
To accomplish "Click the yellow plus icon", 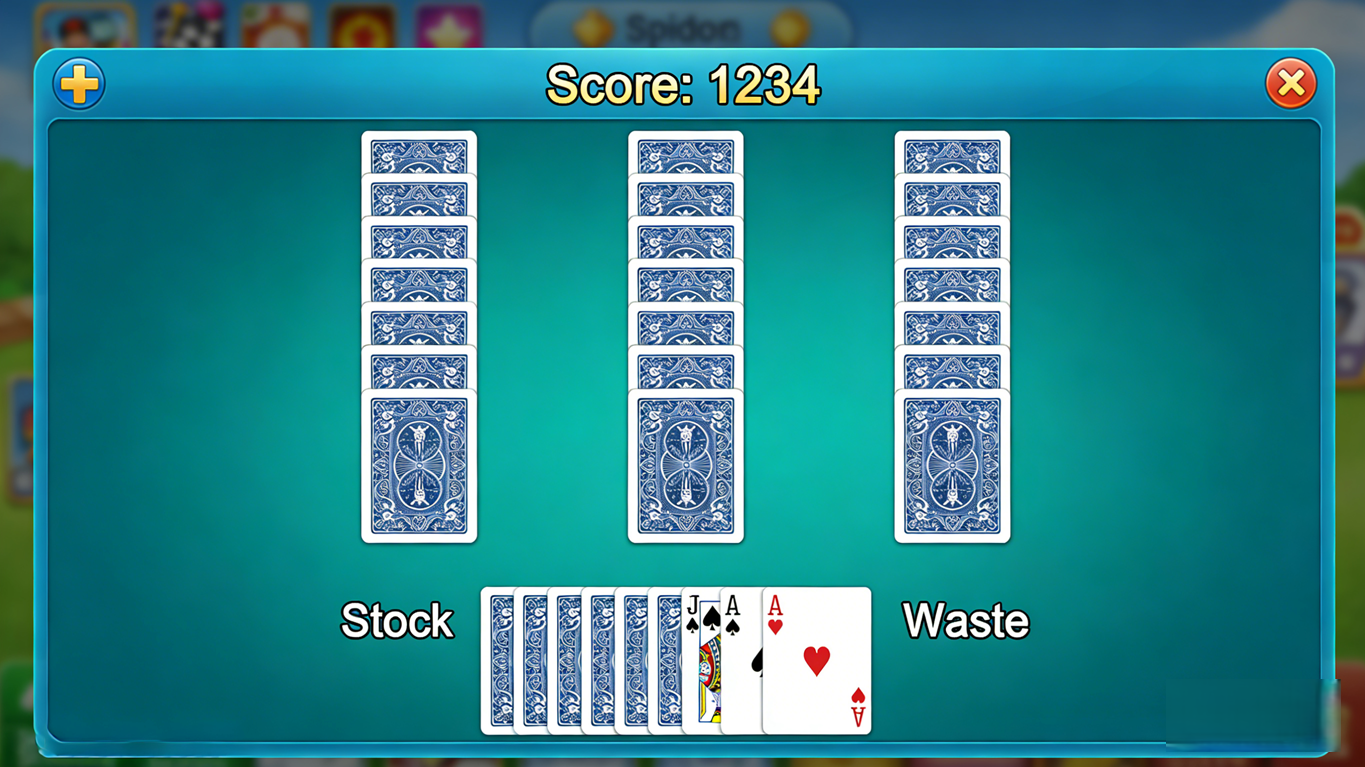I will (x=78, y=84).
